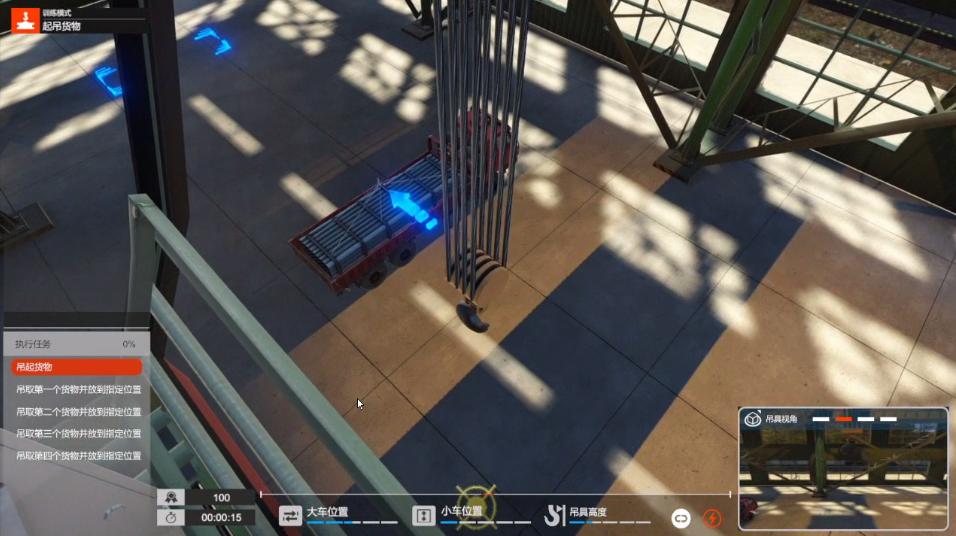
Task: Select the highlighted 吊起货物 task
Action: 76,367
